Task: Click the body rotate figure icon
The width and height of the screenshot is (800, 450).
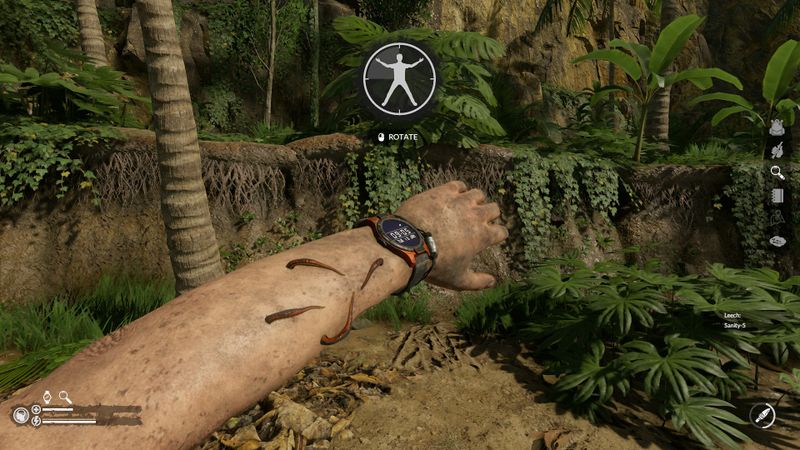Action: (400, 79)
